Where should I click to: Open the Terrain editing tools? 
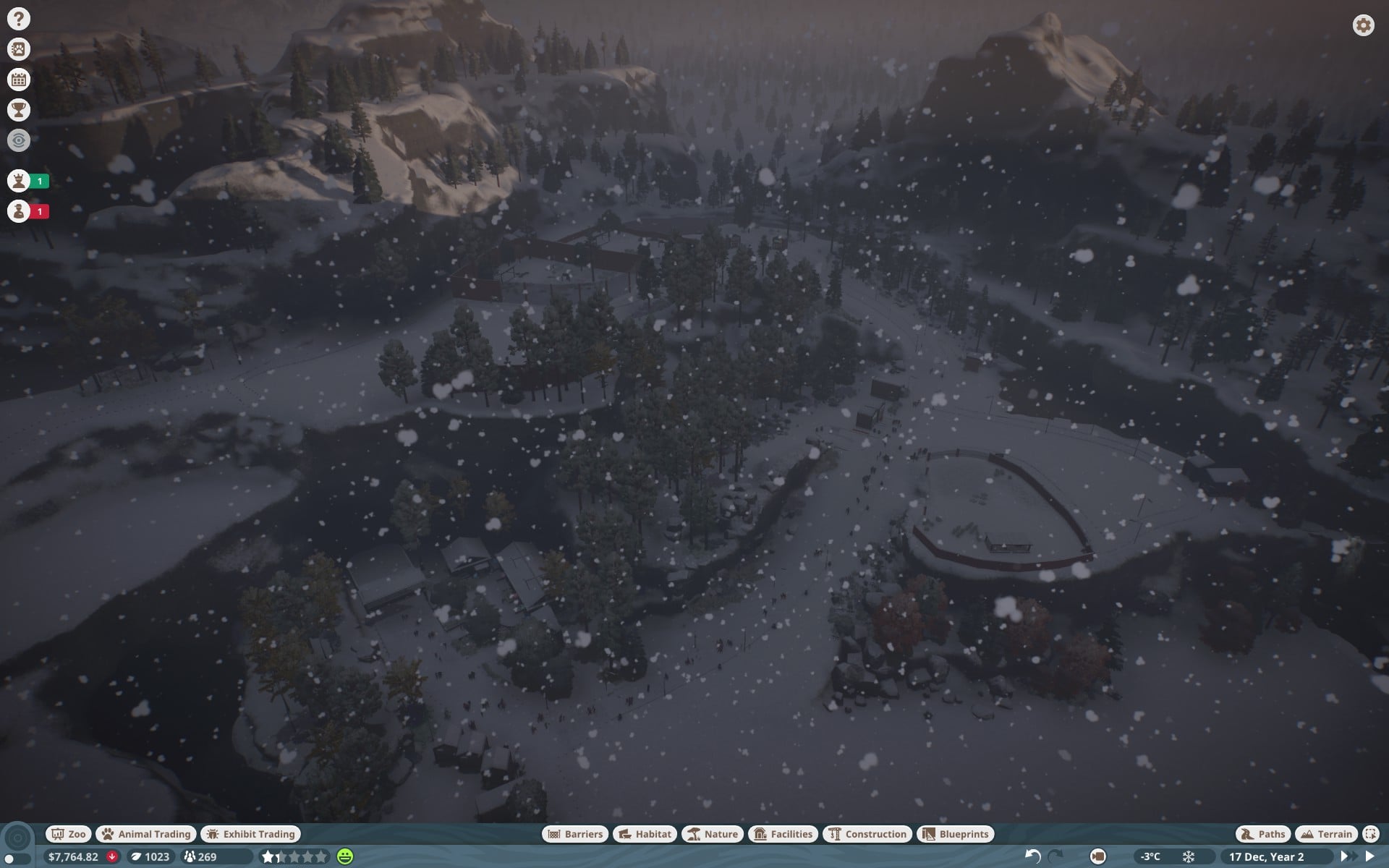pyautogui.click(x=1326, y=834)
